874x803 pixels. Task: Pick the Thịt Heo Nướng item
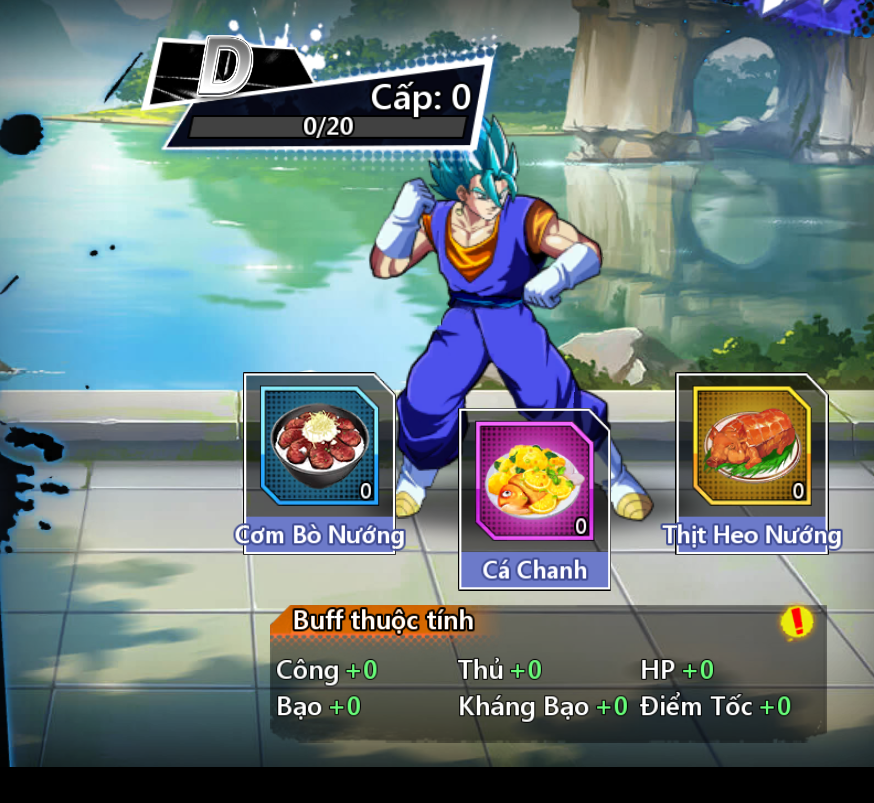(x=752, y=446)
